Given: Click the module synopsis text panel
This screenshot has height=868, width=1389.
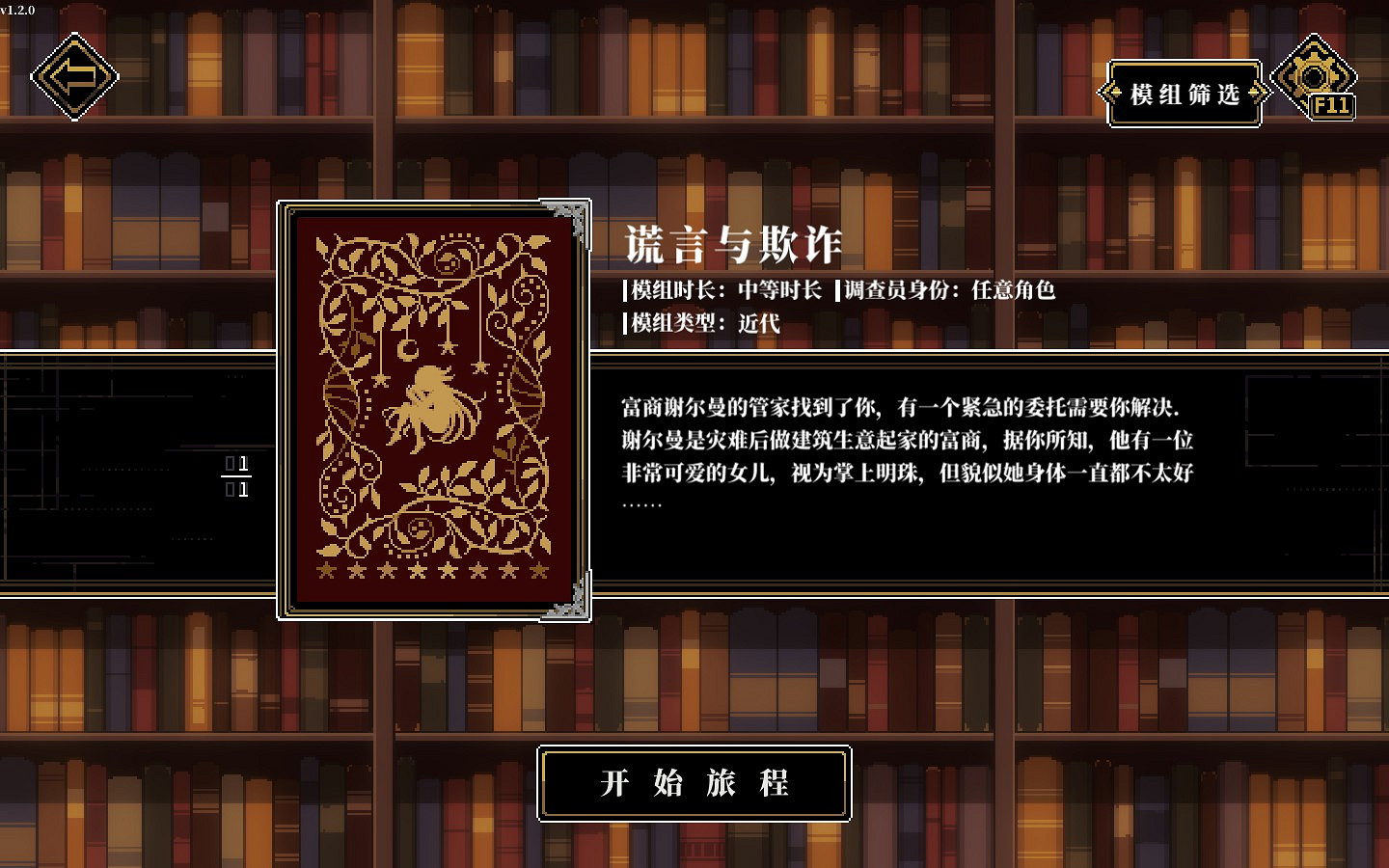Looking at the screenshot, I should (907, 453).
